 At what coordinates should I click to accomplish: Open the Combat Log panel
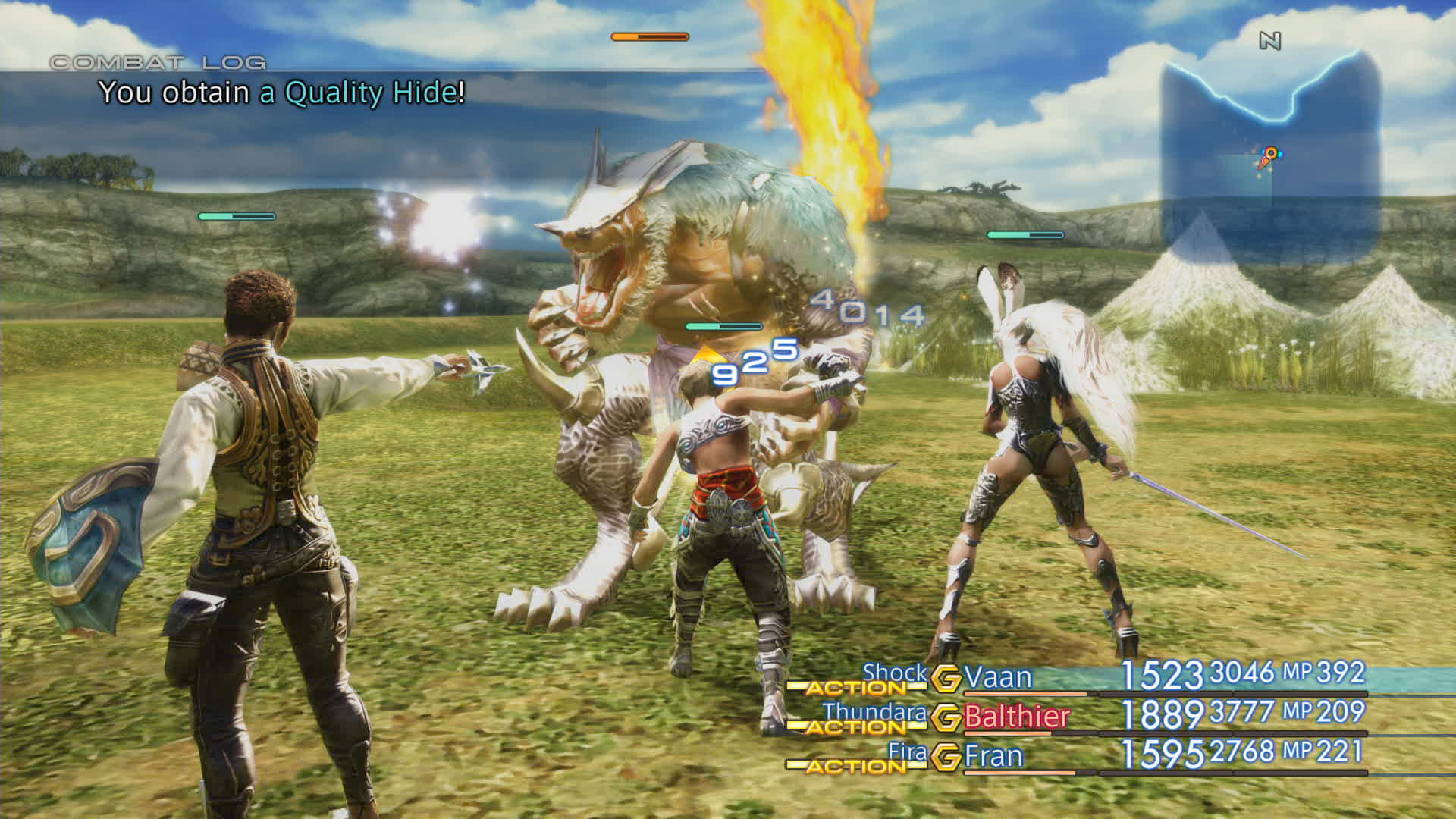tap(158, 63)
